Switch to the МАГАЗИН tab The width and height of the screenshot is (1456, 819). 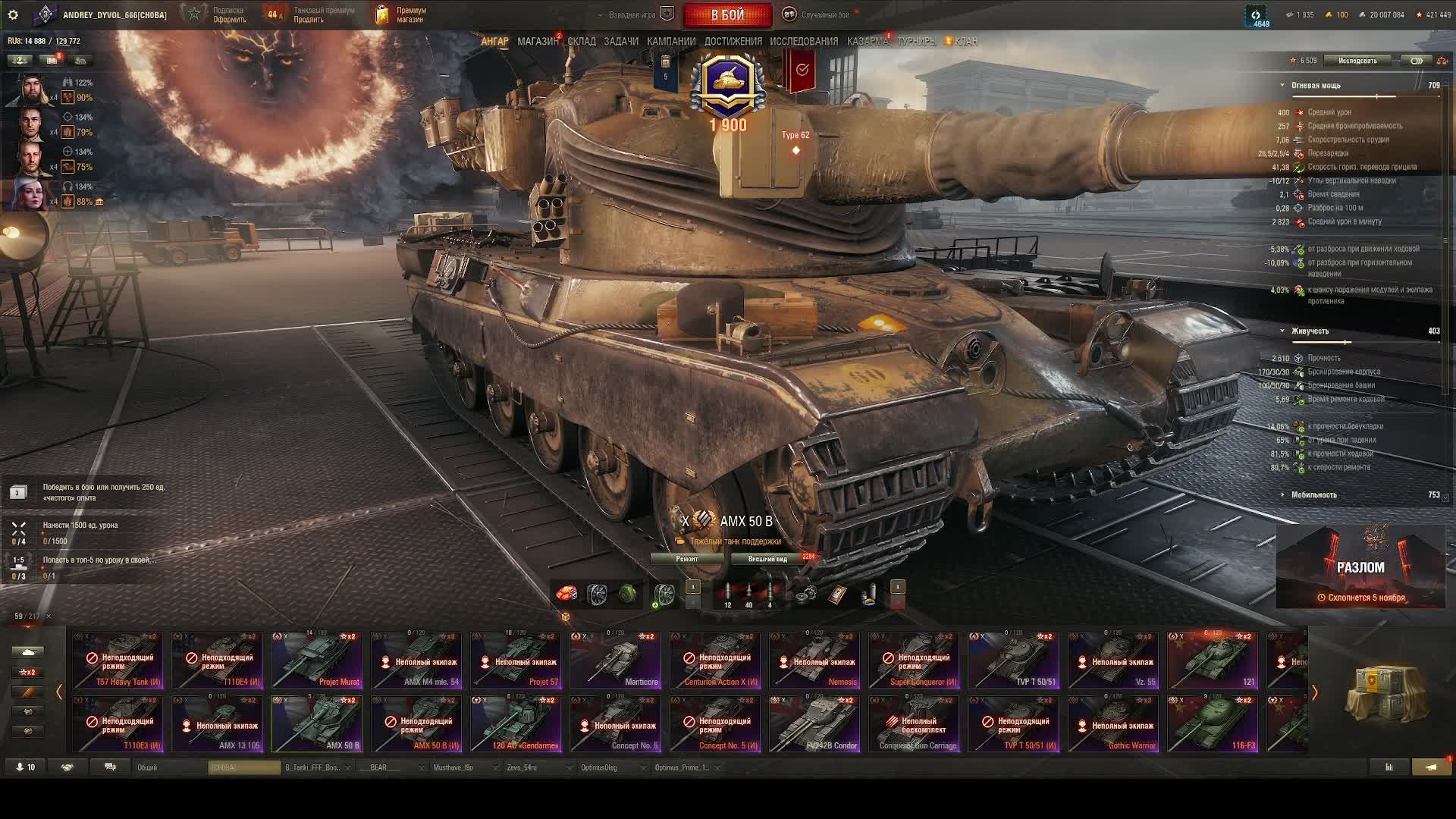538,42
